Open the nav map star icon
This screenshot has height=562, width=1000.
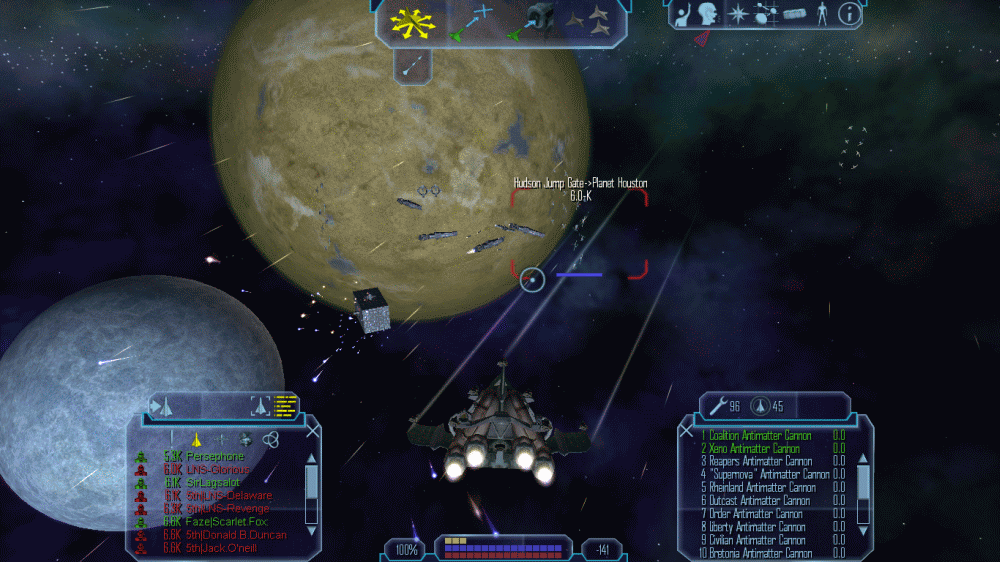[739, 14]
